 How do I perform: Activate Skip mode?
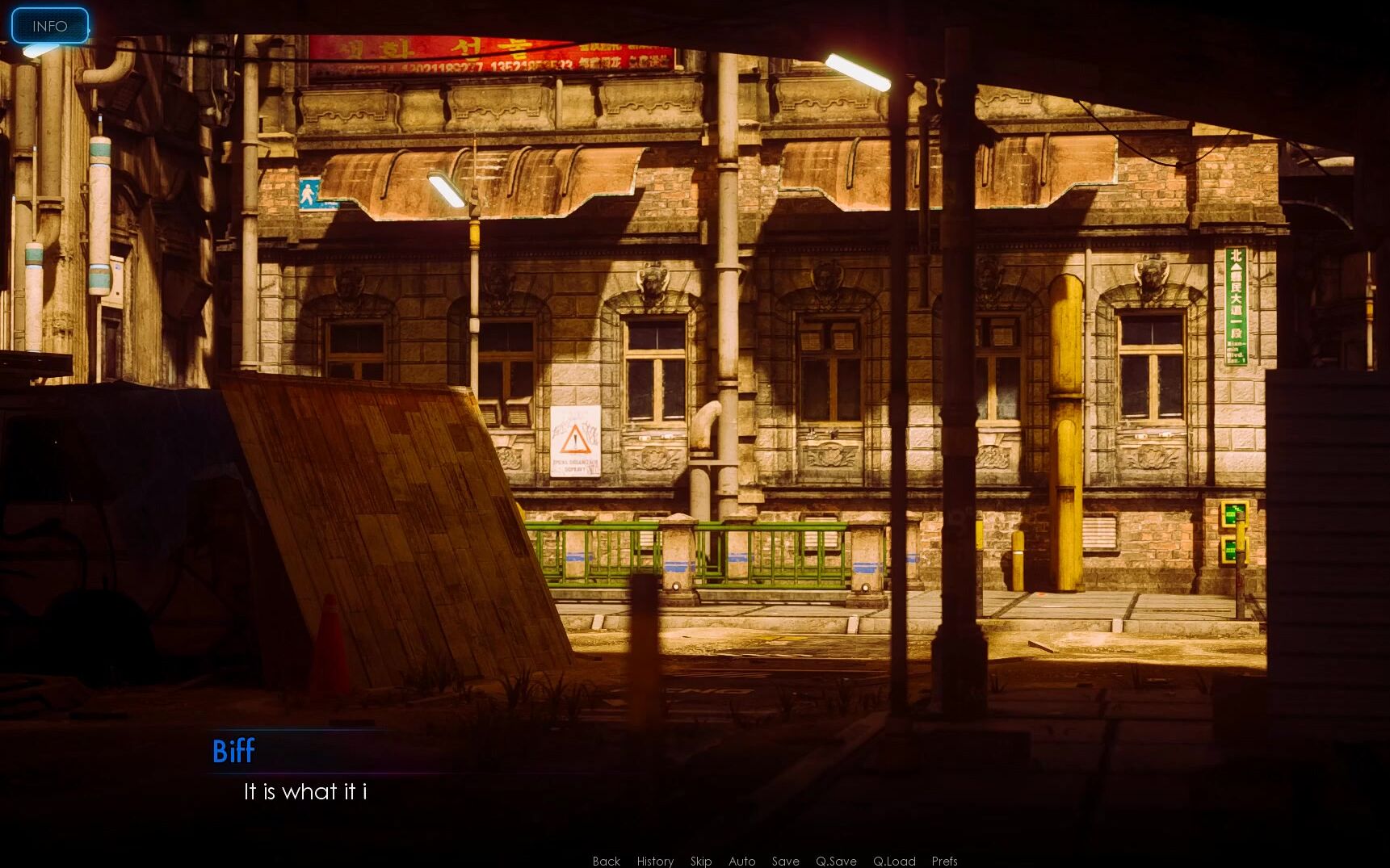701,861
